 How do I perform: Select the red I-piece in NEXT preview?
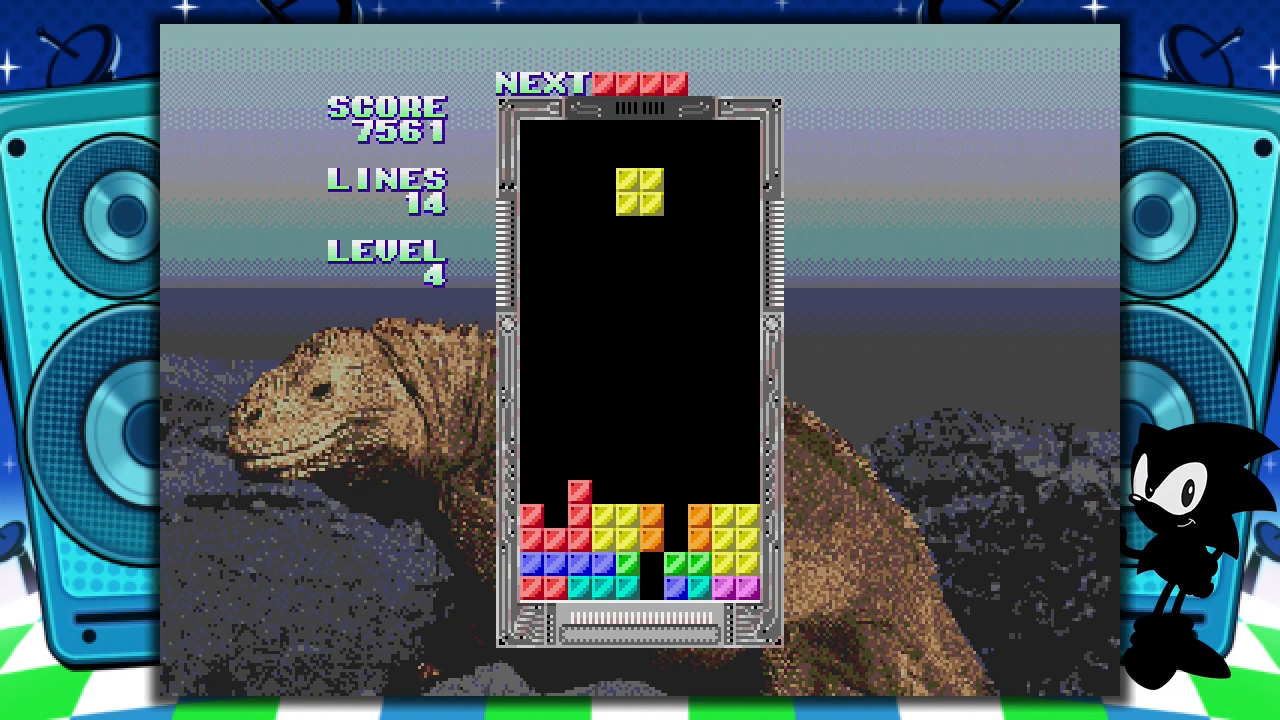click(640, 84)
